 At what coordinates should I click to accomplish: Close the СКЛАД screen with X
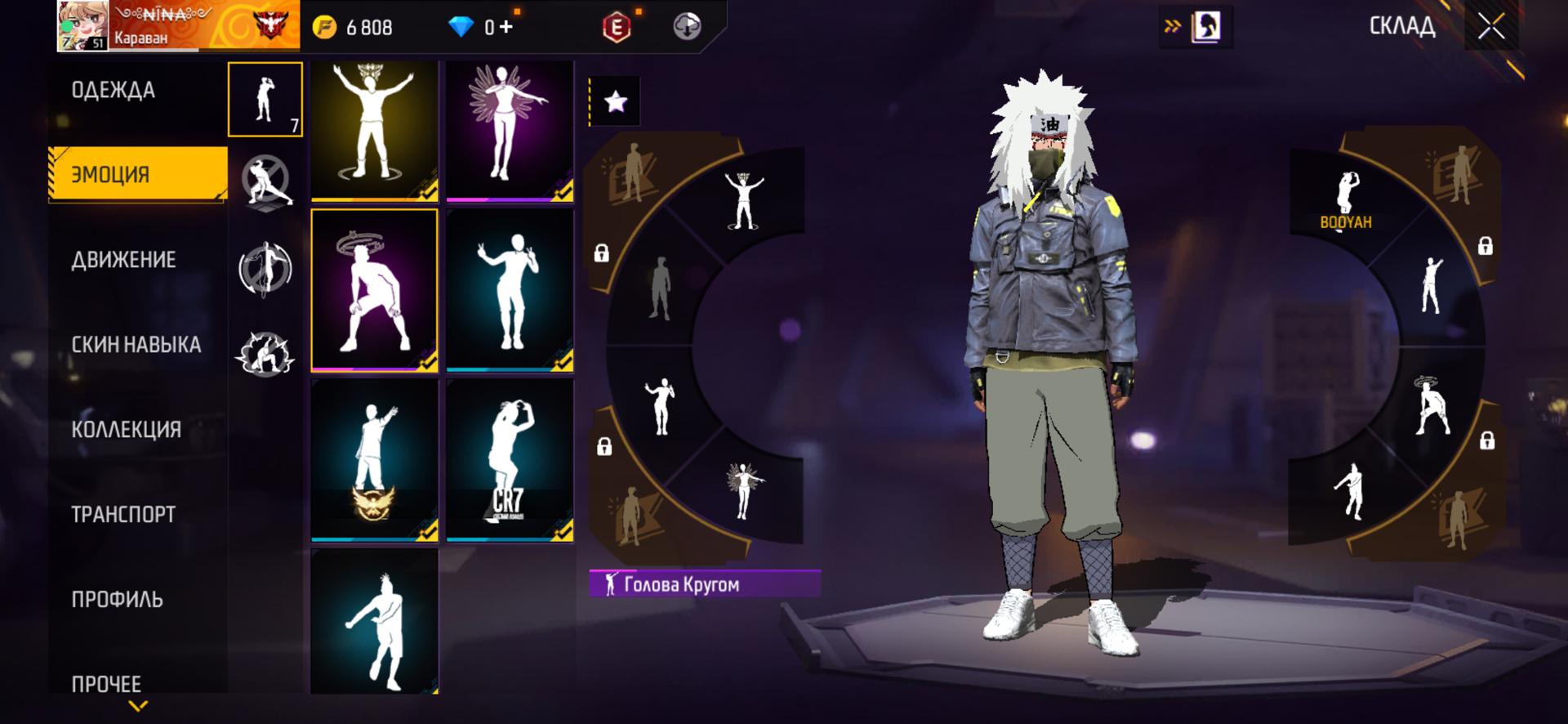[x=1491, y=27]
